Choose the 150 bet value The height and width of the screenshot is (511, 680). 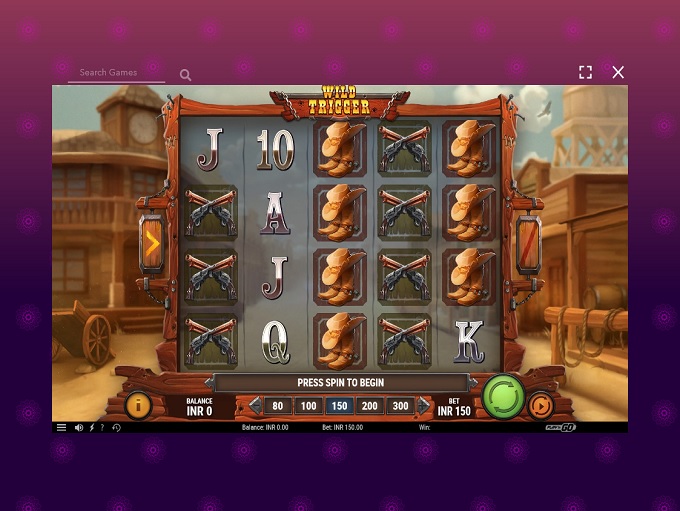click(x=339, y=406)
